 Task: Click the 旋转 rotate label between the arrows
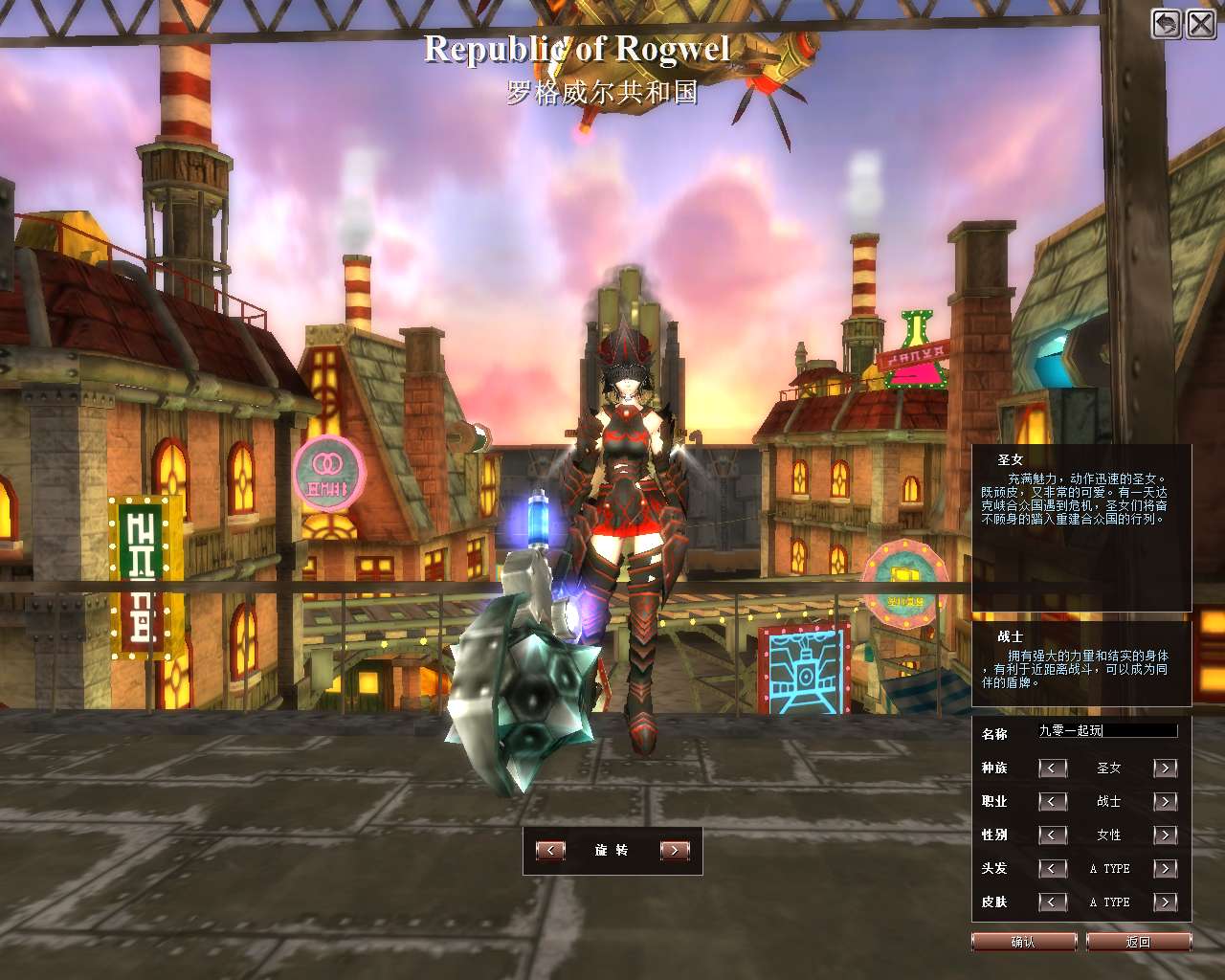pyautogui.click(x=612, y=850)
